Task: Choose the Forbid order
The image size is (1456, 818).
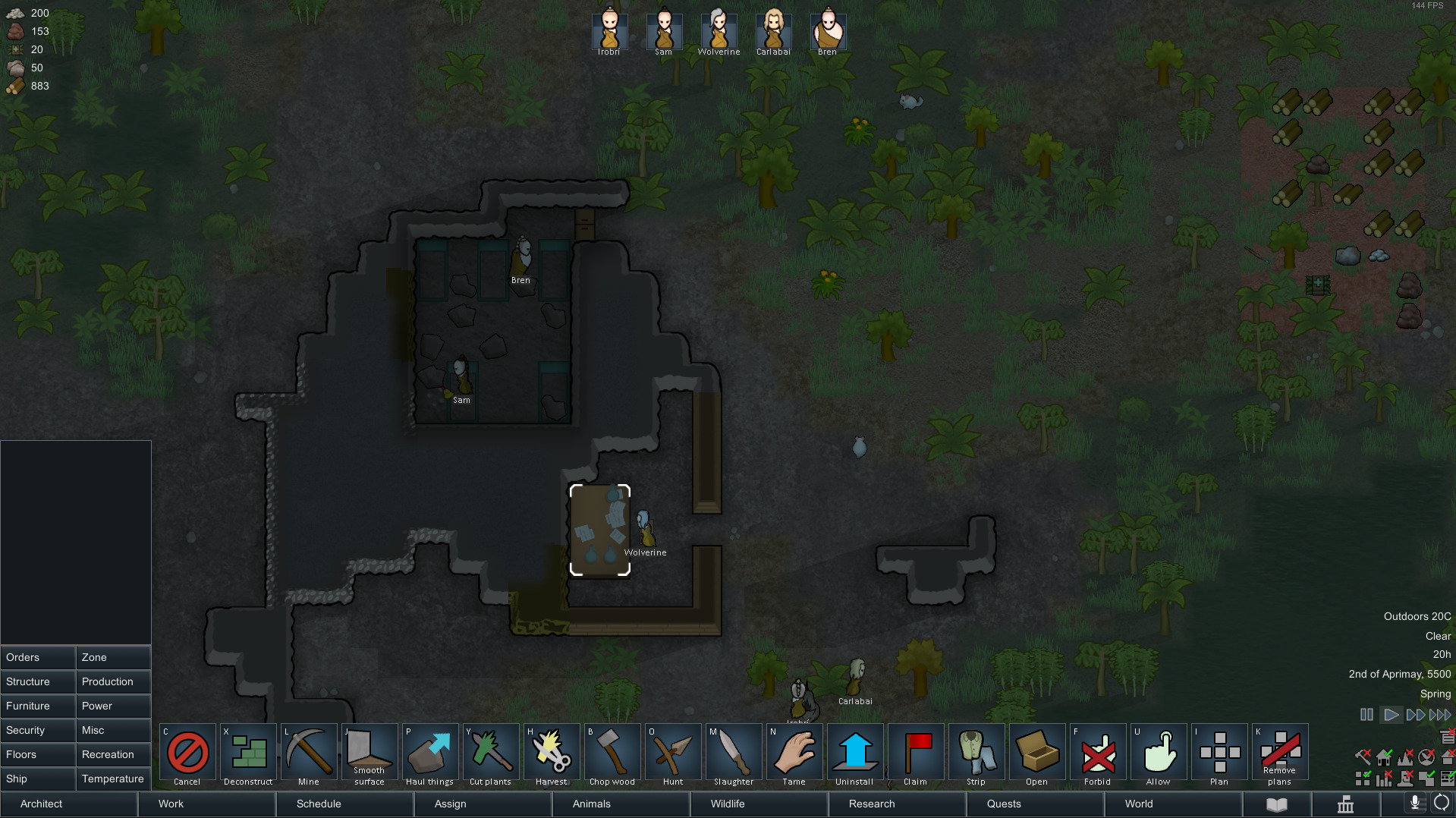Action: click(x=1098, y=754)
